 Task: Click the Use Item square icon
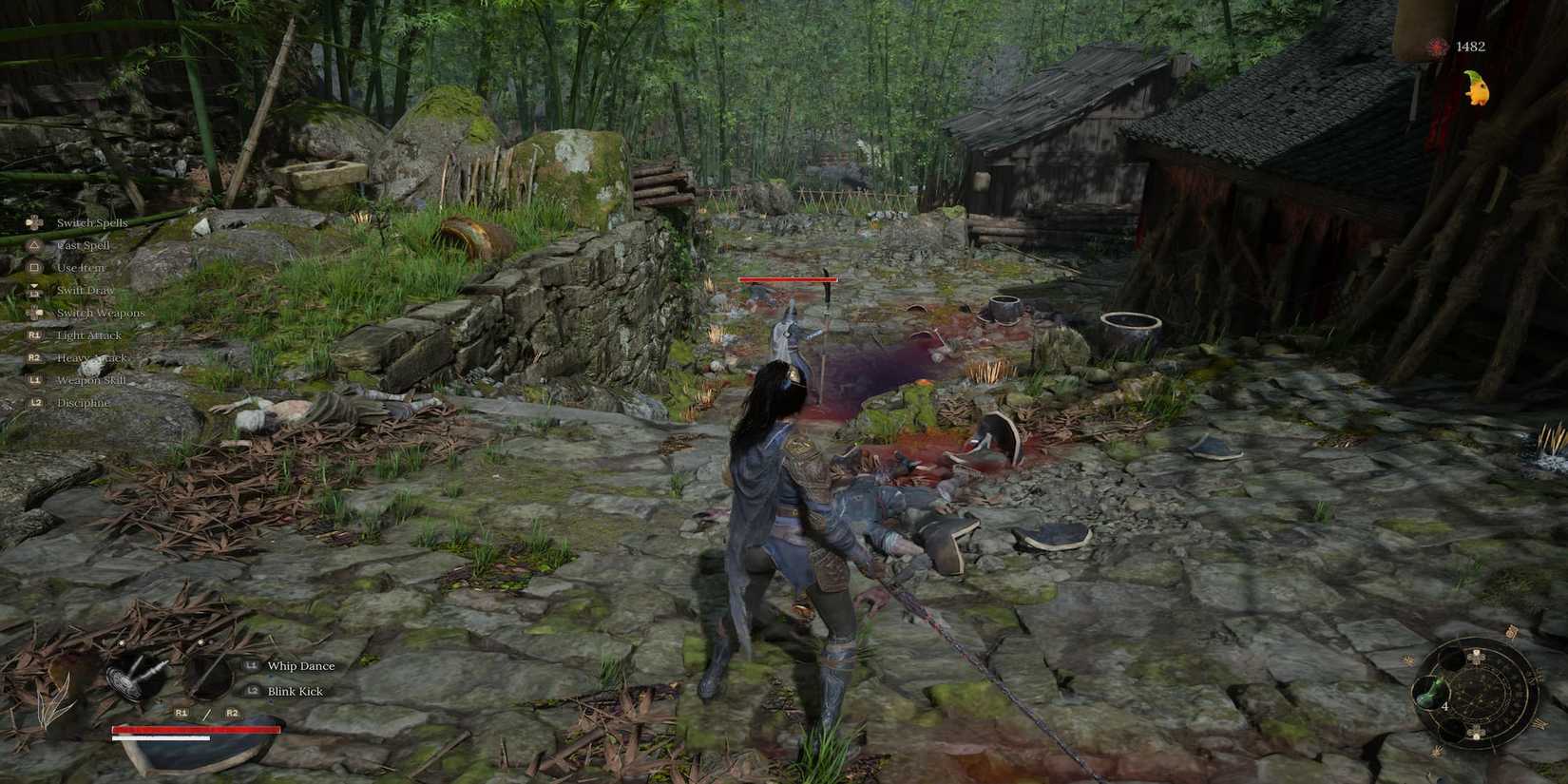35,267
